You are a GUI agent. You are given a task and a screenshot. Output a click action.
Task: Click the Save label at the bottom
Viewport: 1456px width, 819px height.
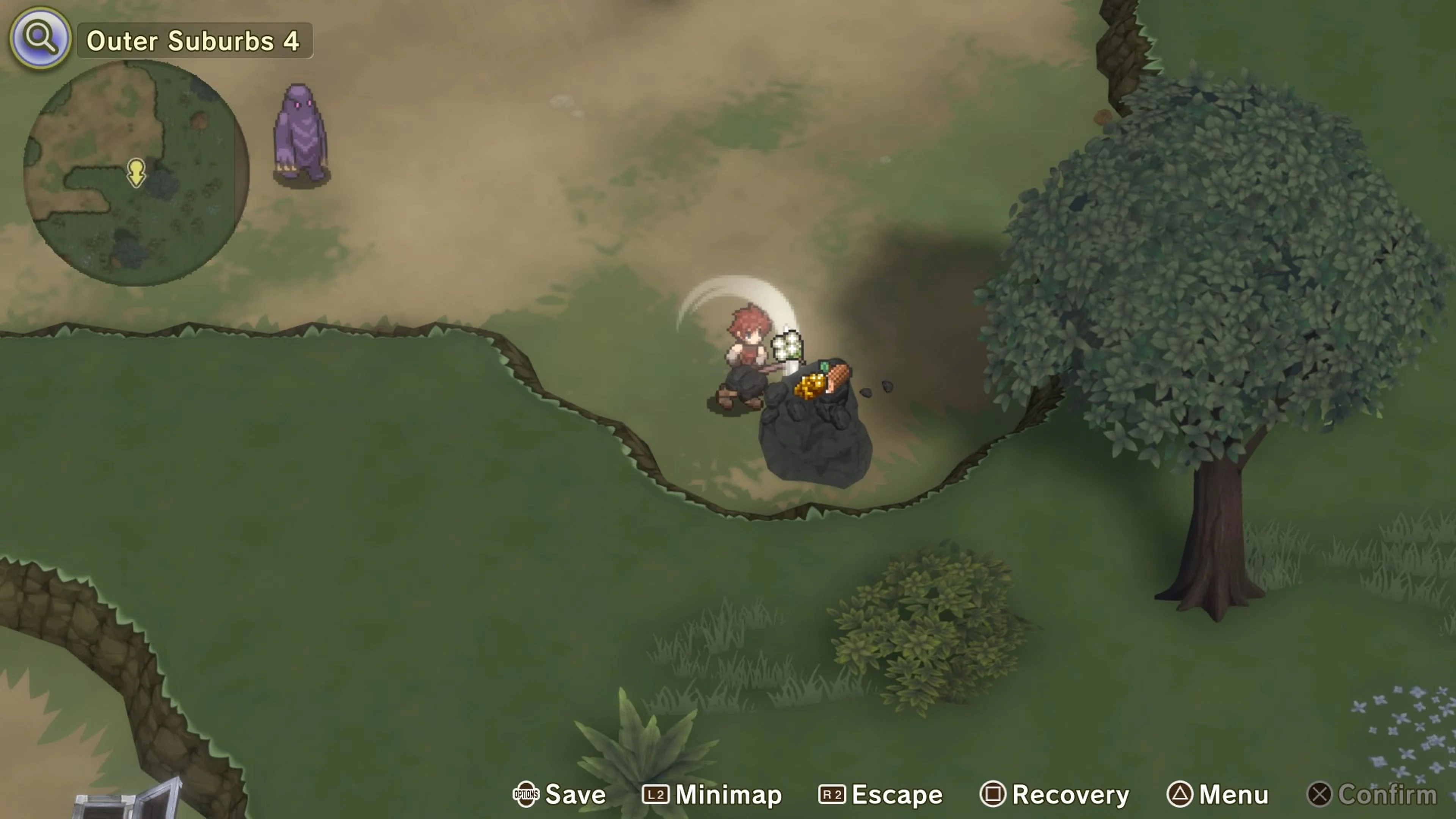pos(576,794)
